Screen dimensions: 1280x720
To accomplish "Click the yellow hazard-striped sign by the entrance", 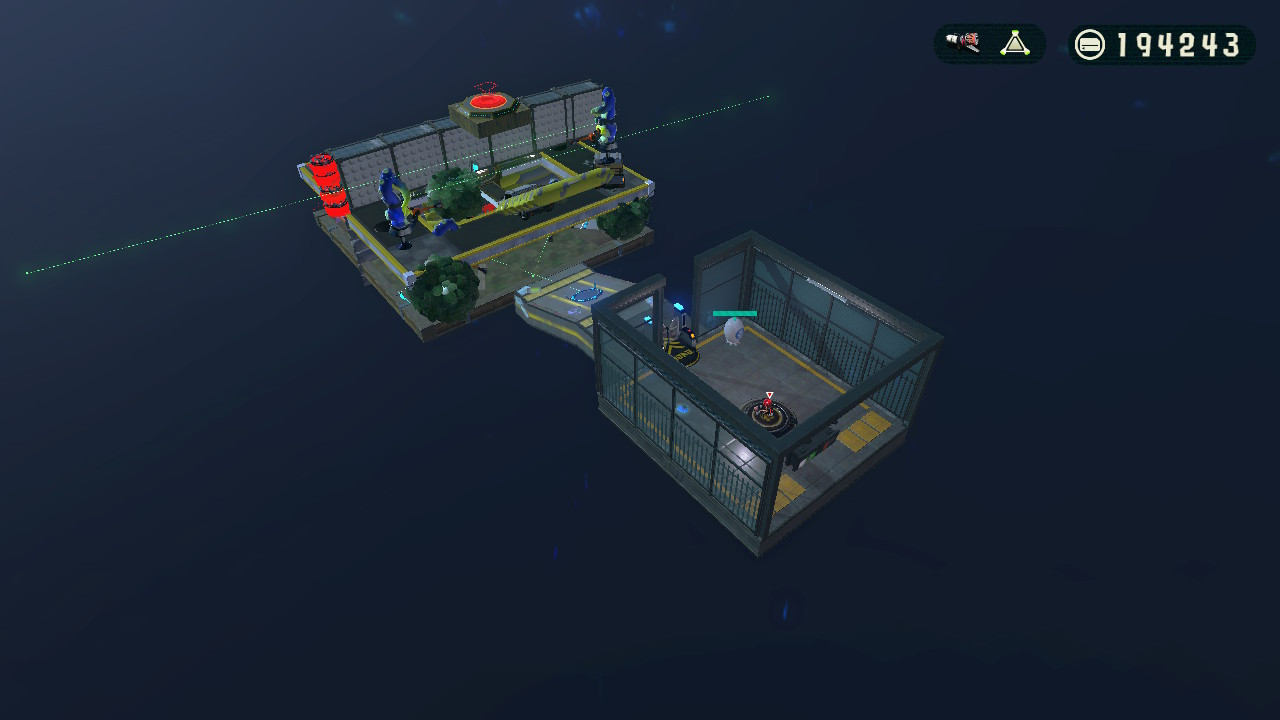I will click(682, 348).
